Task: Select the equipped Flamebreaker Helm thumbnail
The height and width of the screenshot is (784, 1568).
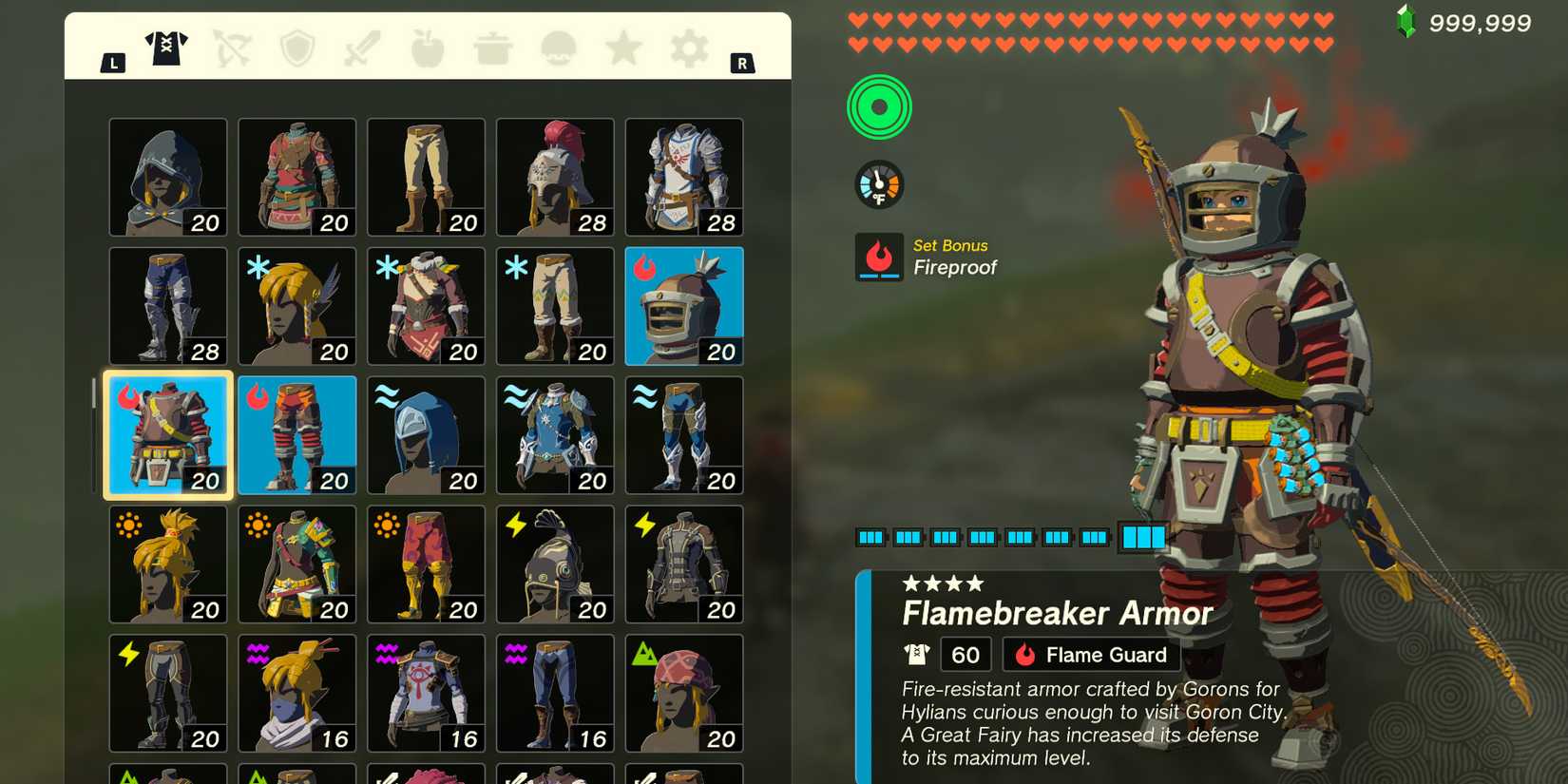Action: (684, 304)
